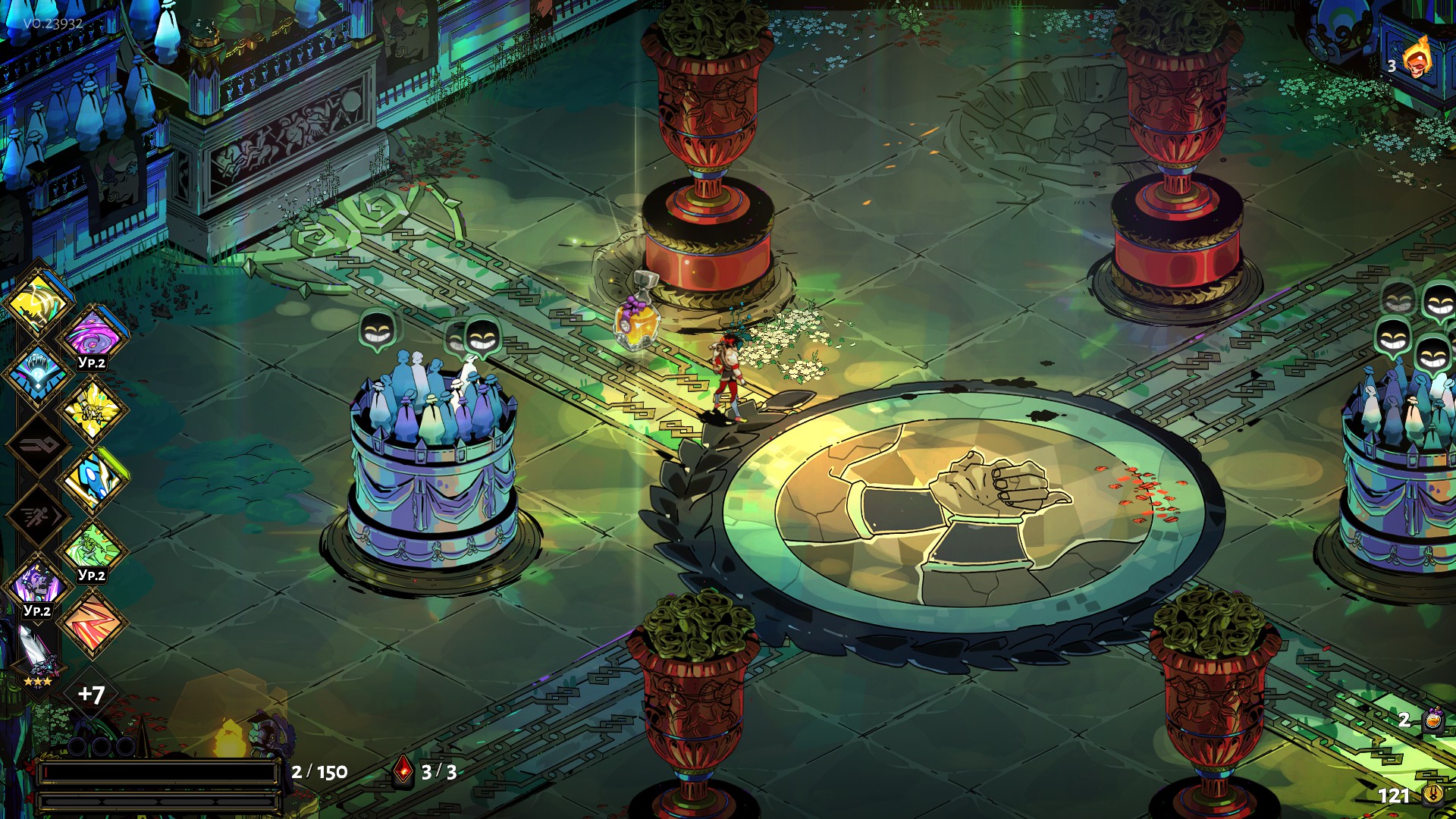The width and height of the screenshot is (1456, 819).
Task: Click the purple bearded face boon icon
Action: pyautogui.click(x=36, y=585)
